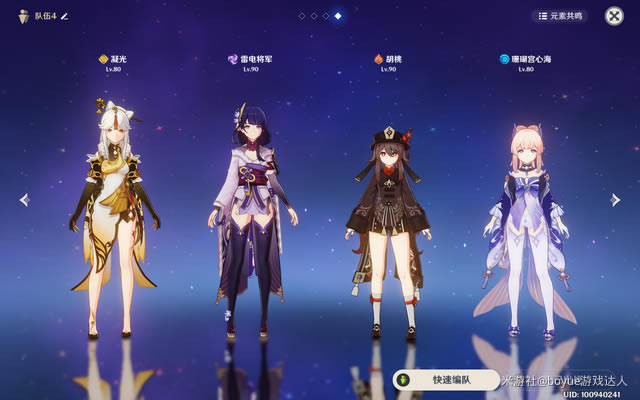The width and height of the screenshot is (640, 400).
Task: Click the 快速编队 quick setup button
Action: click(446, 380)
